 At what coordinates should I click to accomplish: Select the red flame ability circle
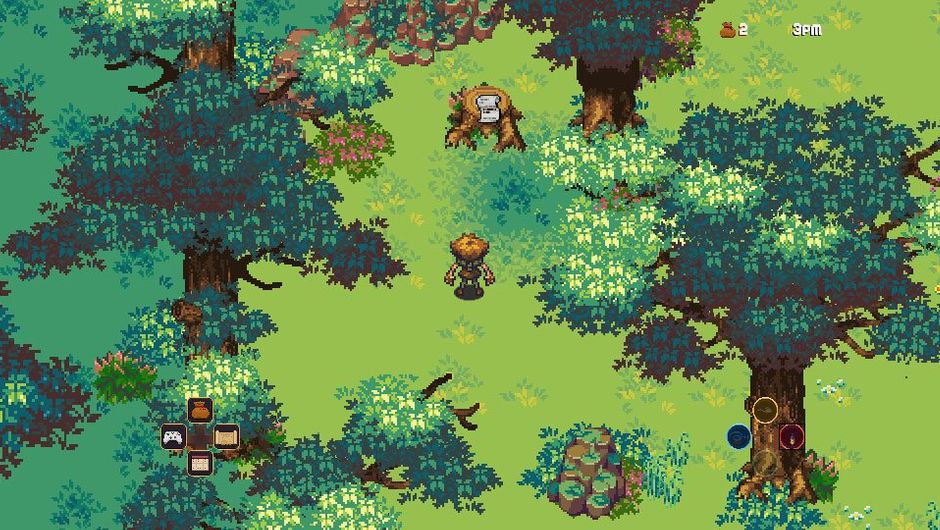coord(792,436)
